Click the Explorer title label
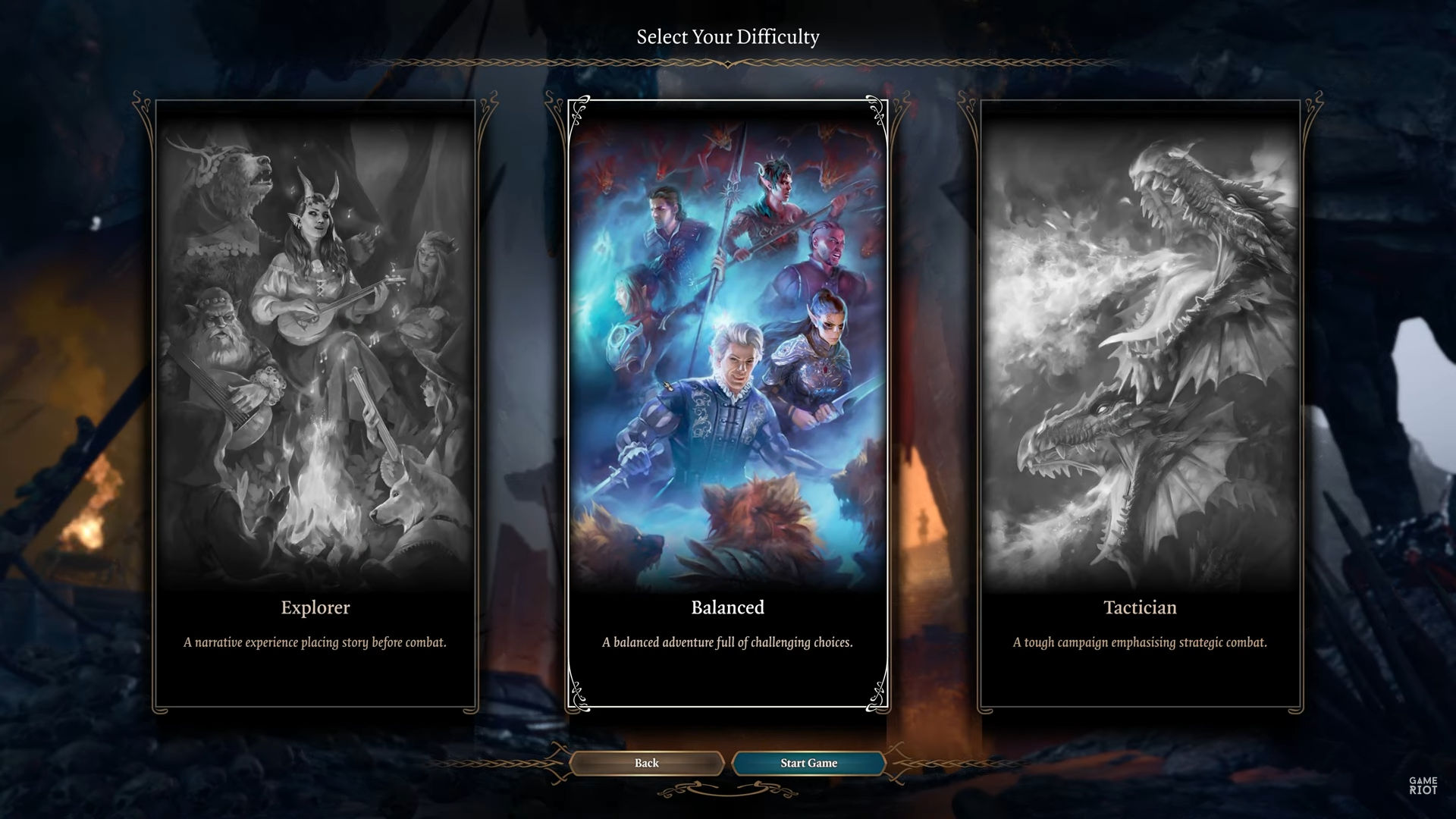 coord(315,607)
